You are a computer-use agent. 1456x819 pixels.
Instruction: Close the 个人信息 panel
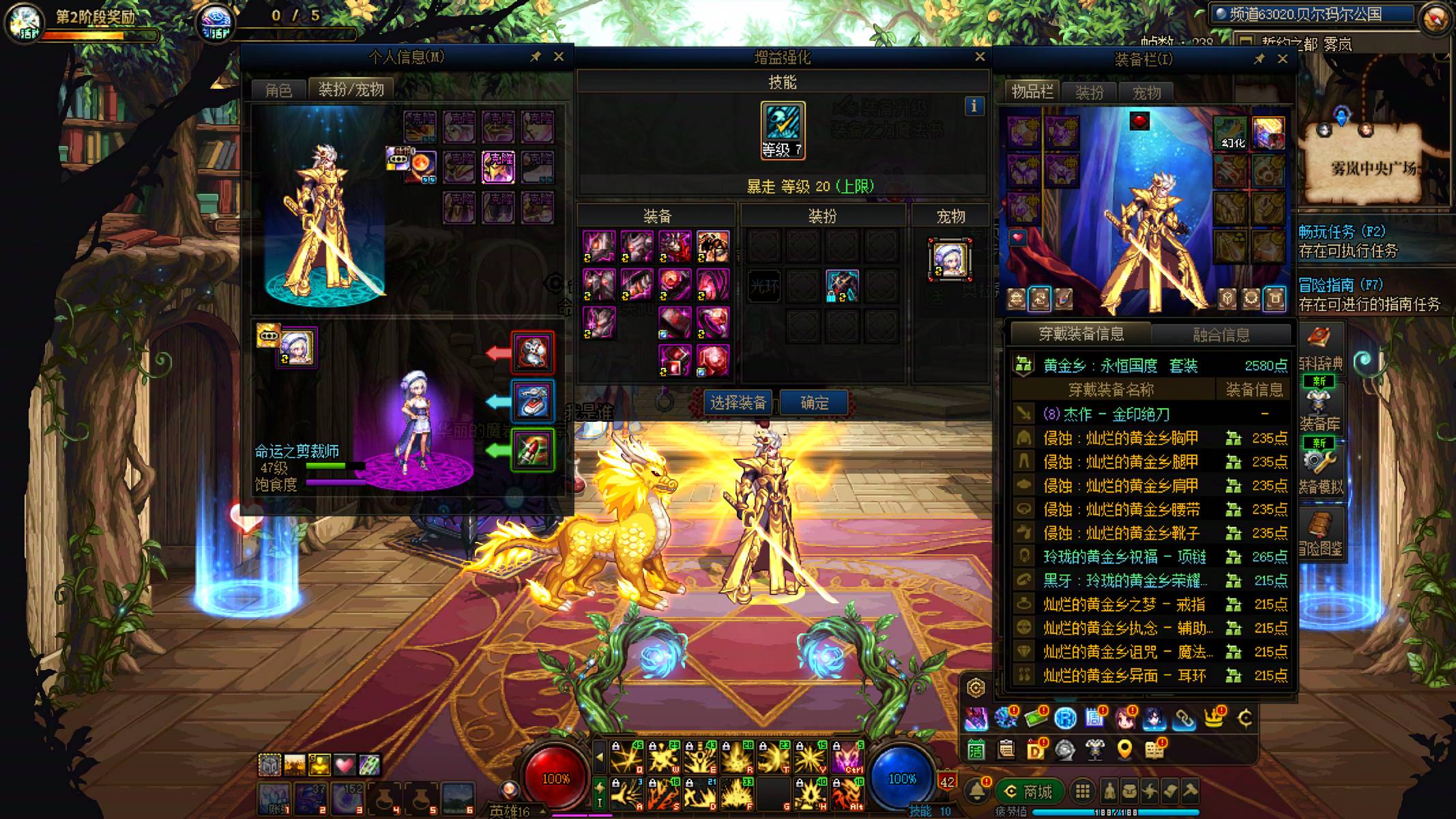(559, 57)
